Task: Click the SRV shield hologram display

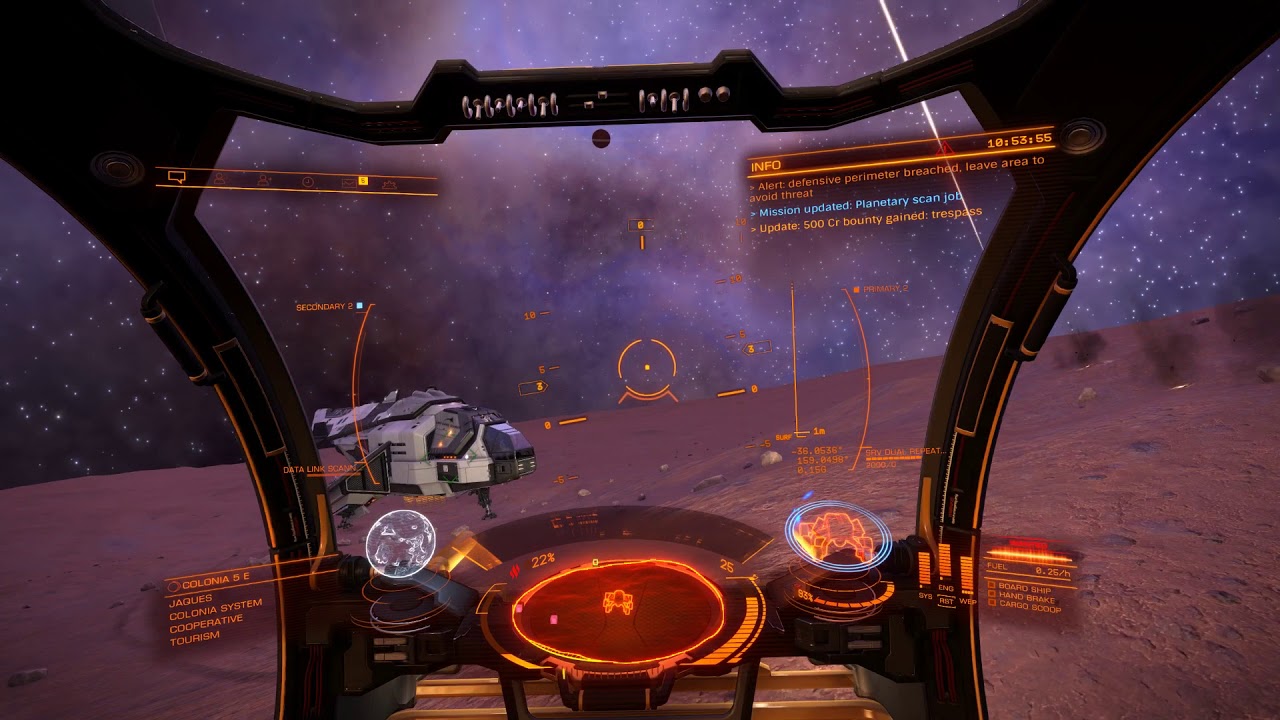Action: 838,538
